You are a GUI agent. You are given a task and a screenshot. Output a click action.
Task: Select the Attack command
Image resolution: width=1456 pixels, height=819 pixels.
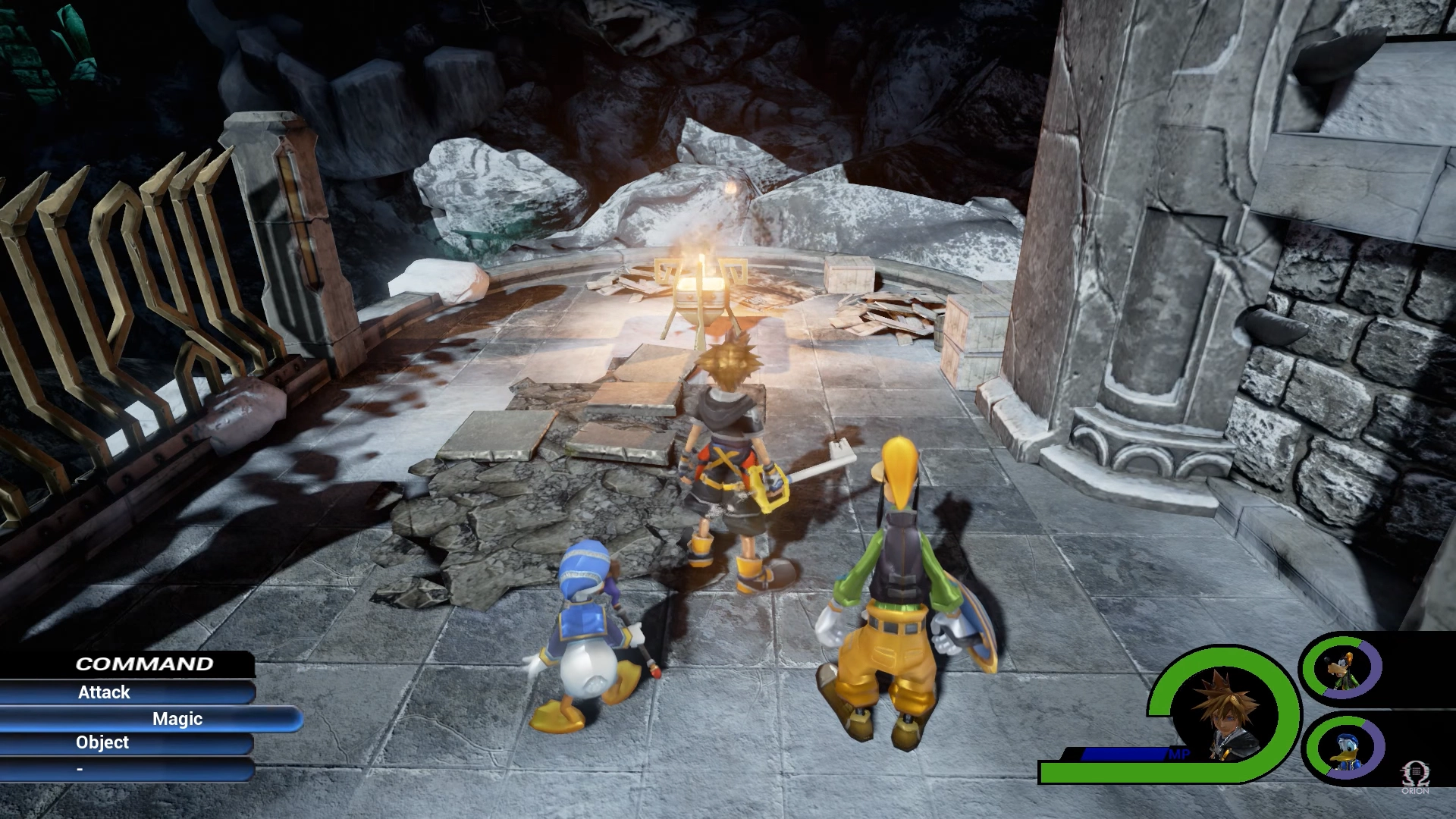click(x=104, y=692)
